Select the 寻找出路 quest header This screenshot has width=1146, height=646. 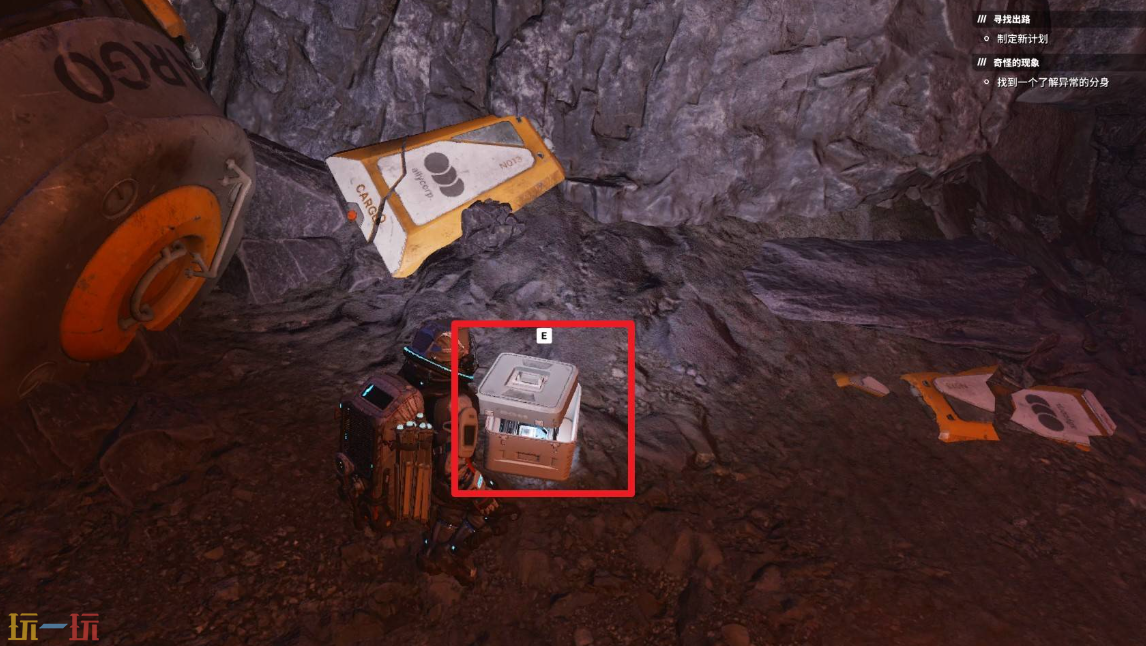click(1010, 19)
